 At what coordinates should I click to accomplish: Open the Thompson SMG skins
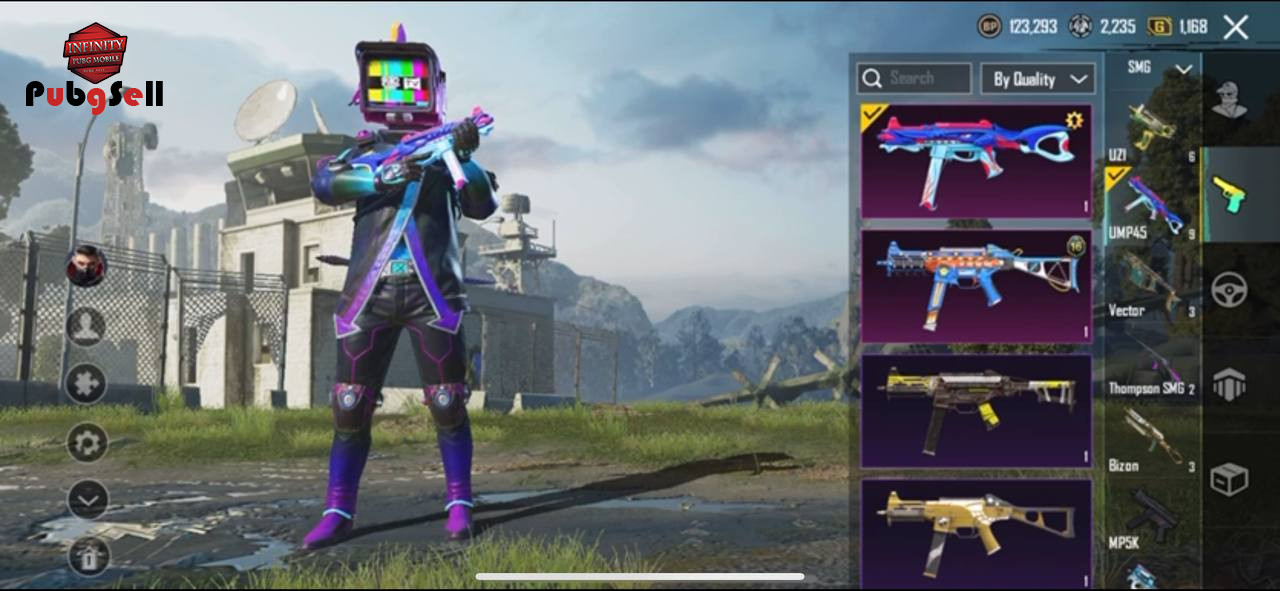tap(1151, 363)
